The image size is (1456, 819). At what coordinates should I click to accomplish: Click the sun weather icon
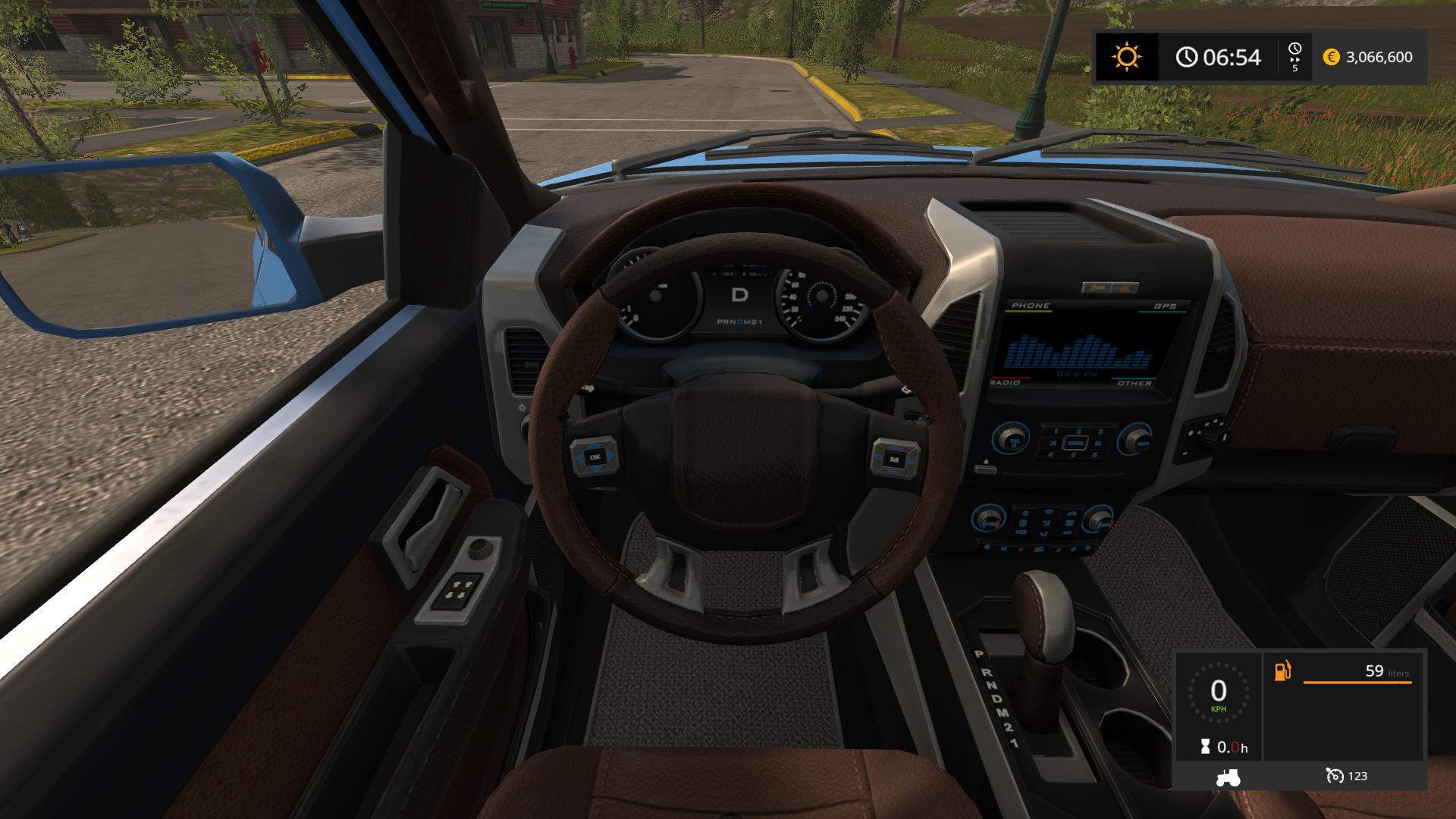click(x=1126, y=57)
